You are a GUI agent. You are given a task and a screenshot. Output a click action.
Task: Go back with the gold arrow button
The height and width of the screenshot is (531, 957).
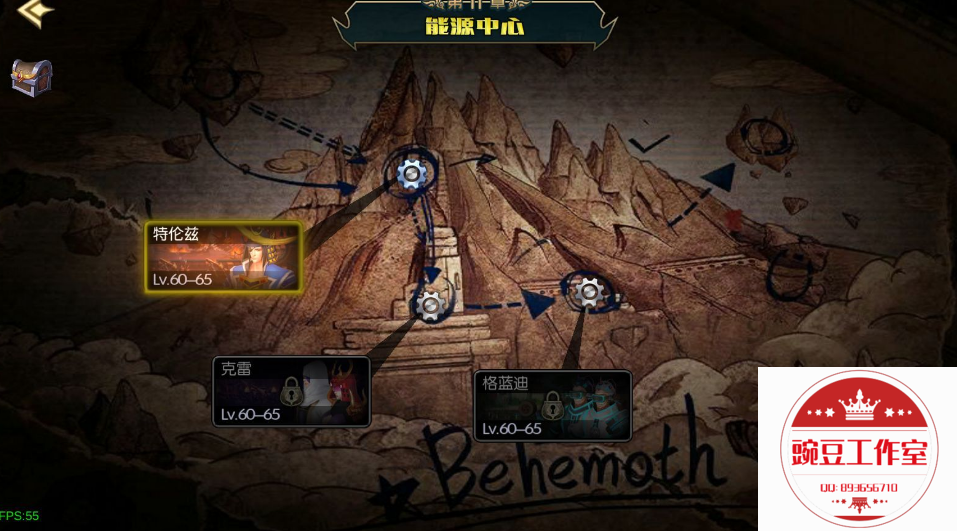(36, 12)
